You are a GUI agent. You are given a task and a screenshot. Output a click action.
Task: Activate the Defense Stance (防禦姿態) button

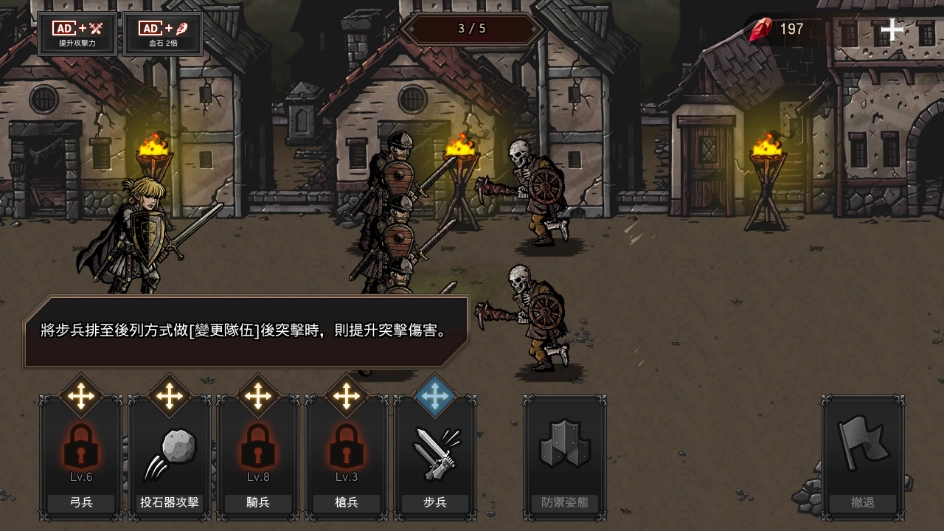[565, 455]
